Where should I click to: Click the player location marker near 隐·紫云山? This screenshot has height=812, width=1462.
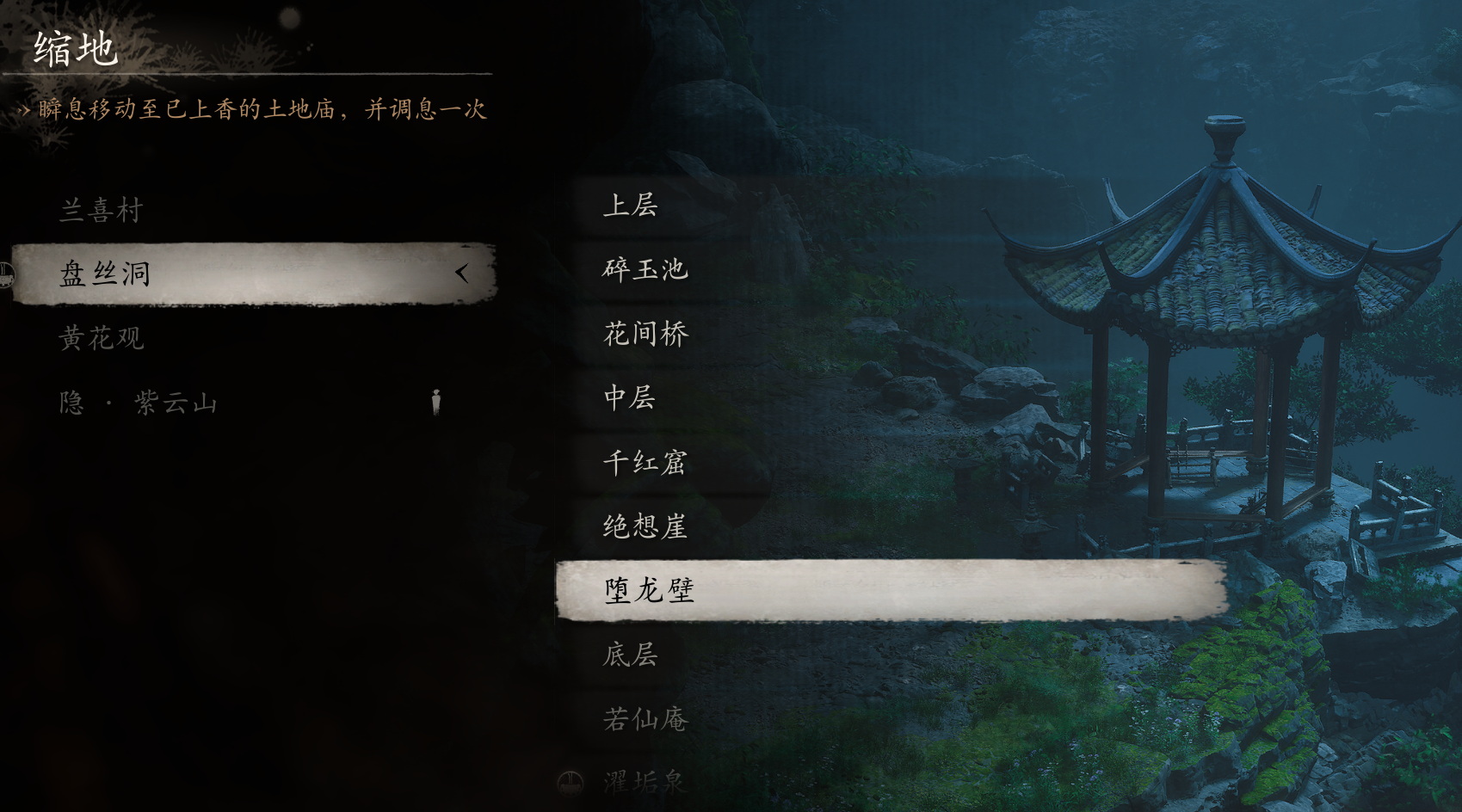tap(437, 400)
